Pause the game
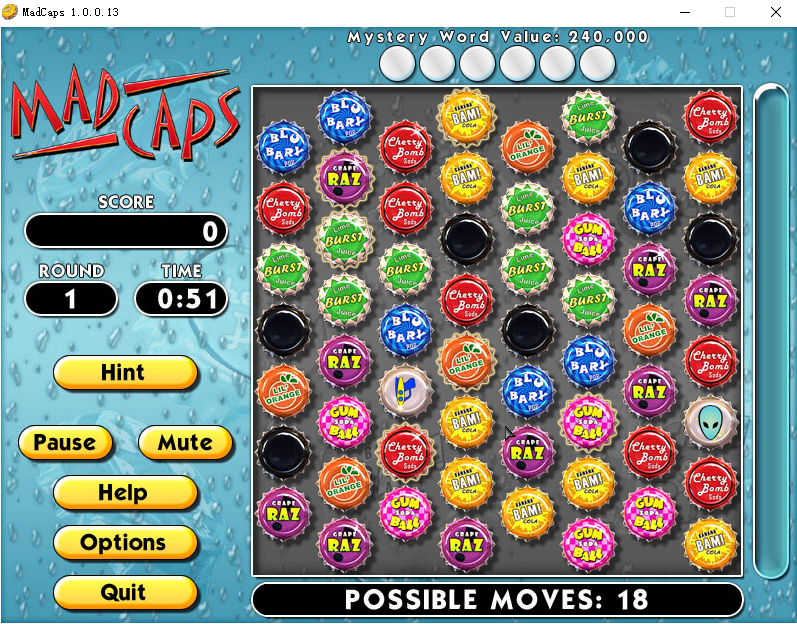 pos(65,443)
